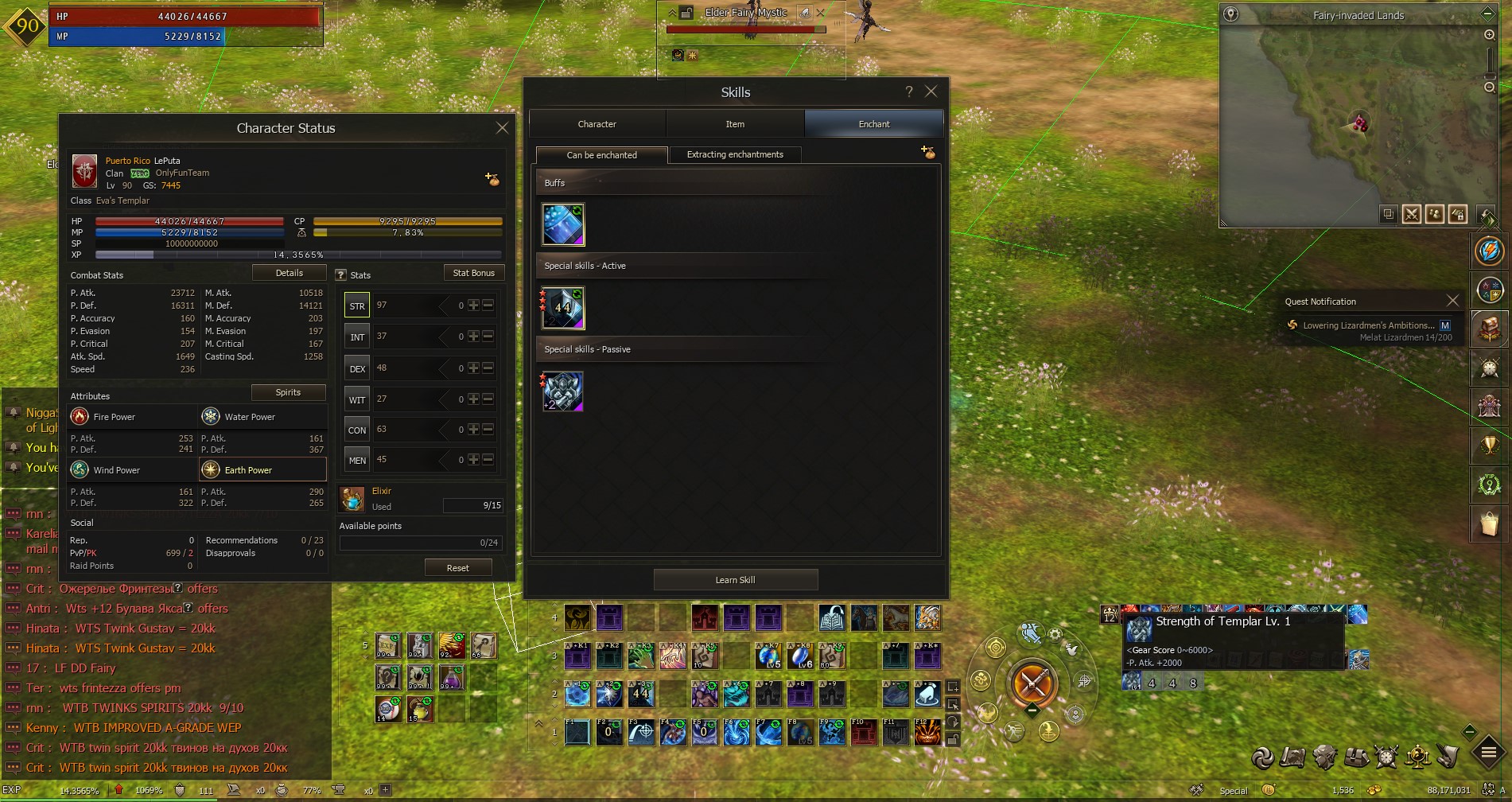Click the Learn Skill button
The height and width of the screenshot is (802, 1512).
[x=735, y=580]
